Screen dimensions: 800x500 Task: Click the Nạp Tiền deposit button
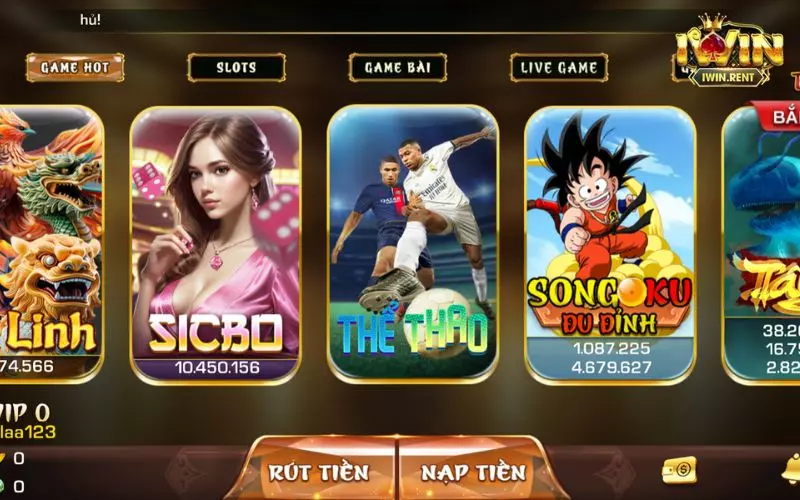(473, 472)
